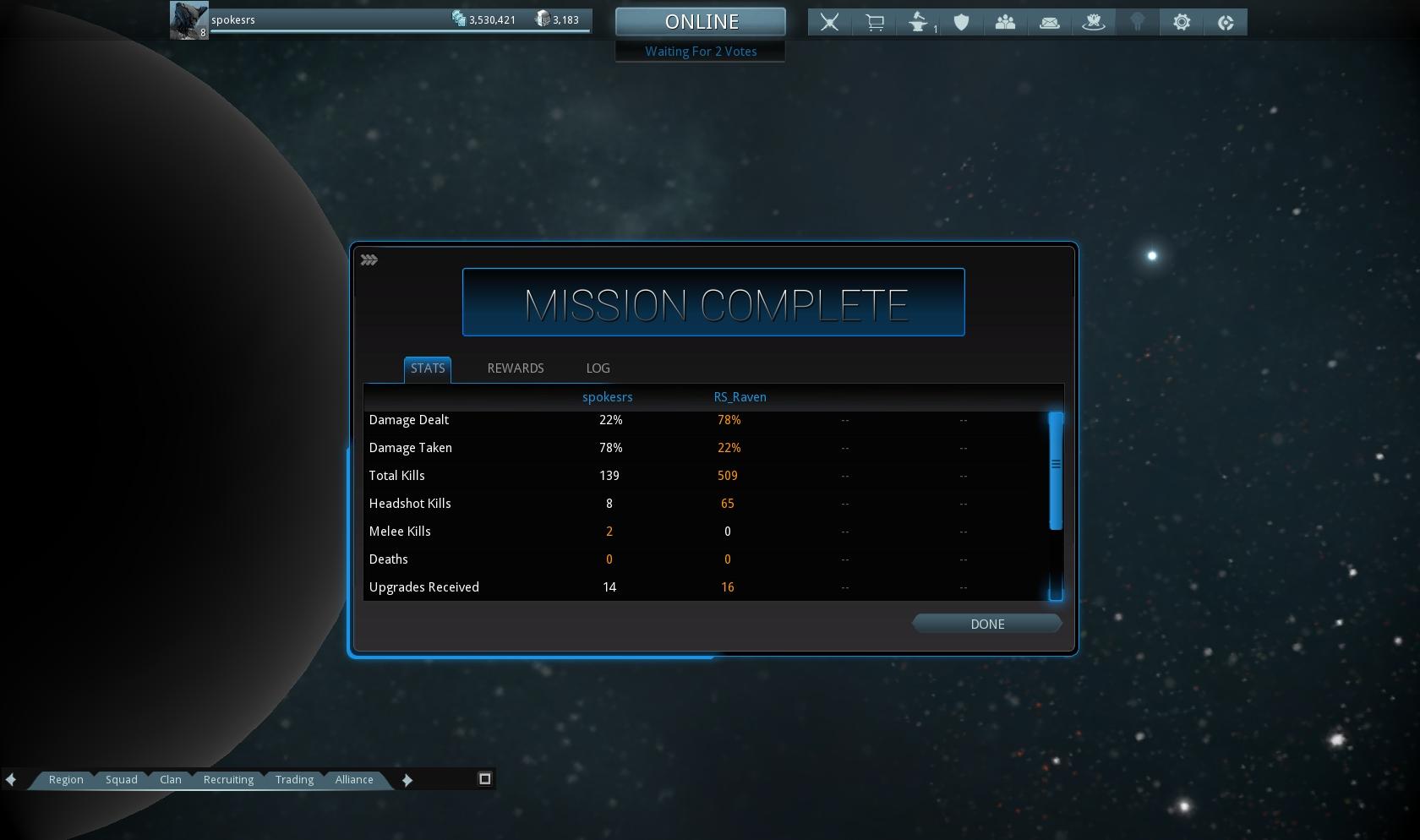Open settings via the gear icon
The image size is (1420, 840).
(x=1182, y=23)
